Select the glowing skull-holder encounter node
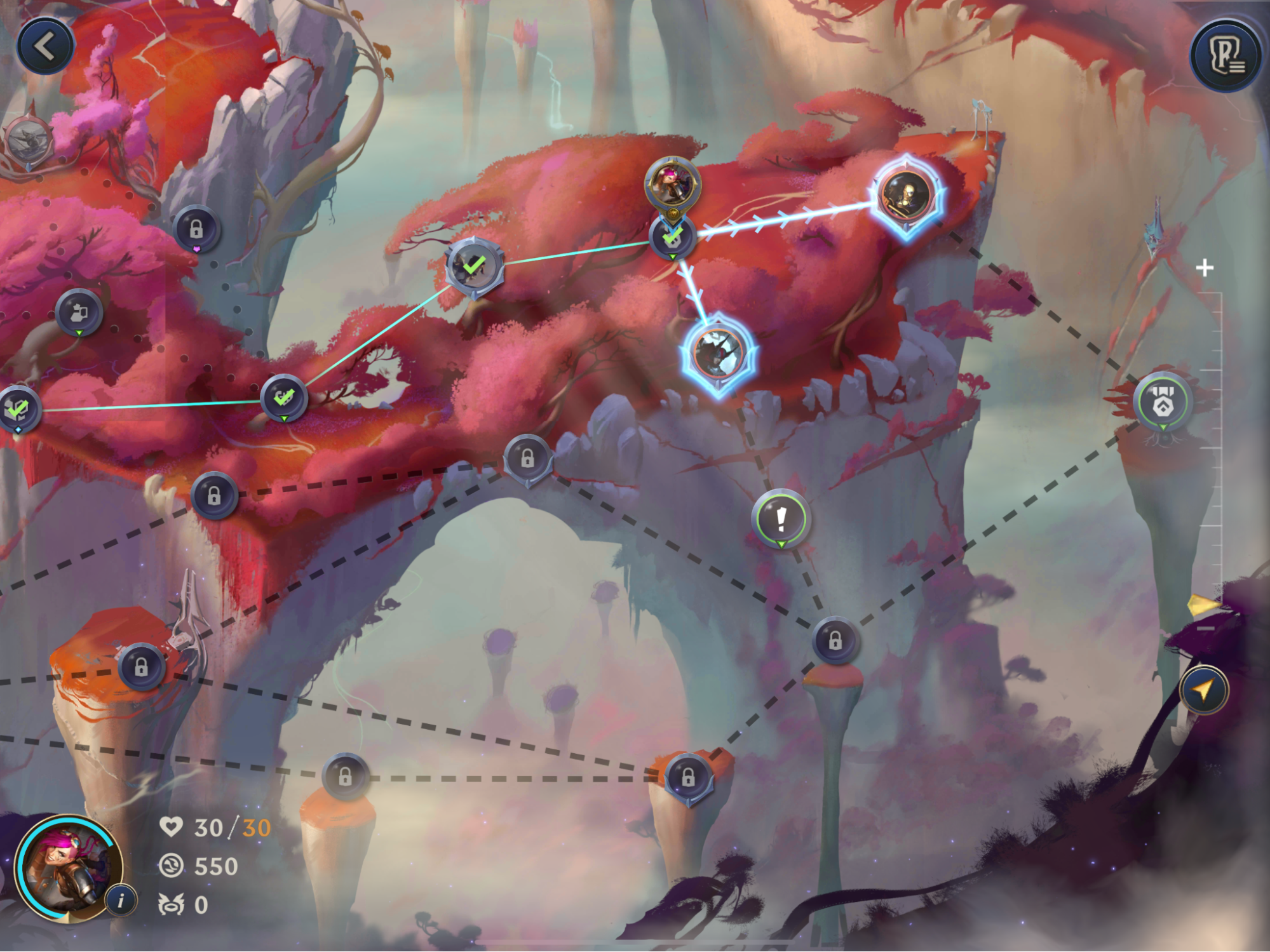 click(x=906, y=194)
